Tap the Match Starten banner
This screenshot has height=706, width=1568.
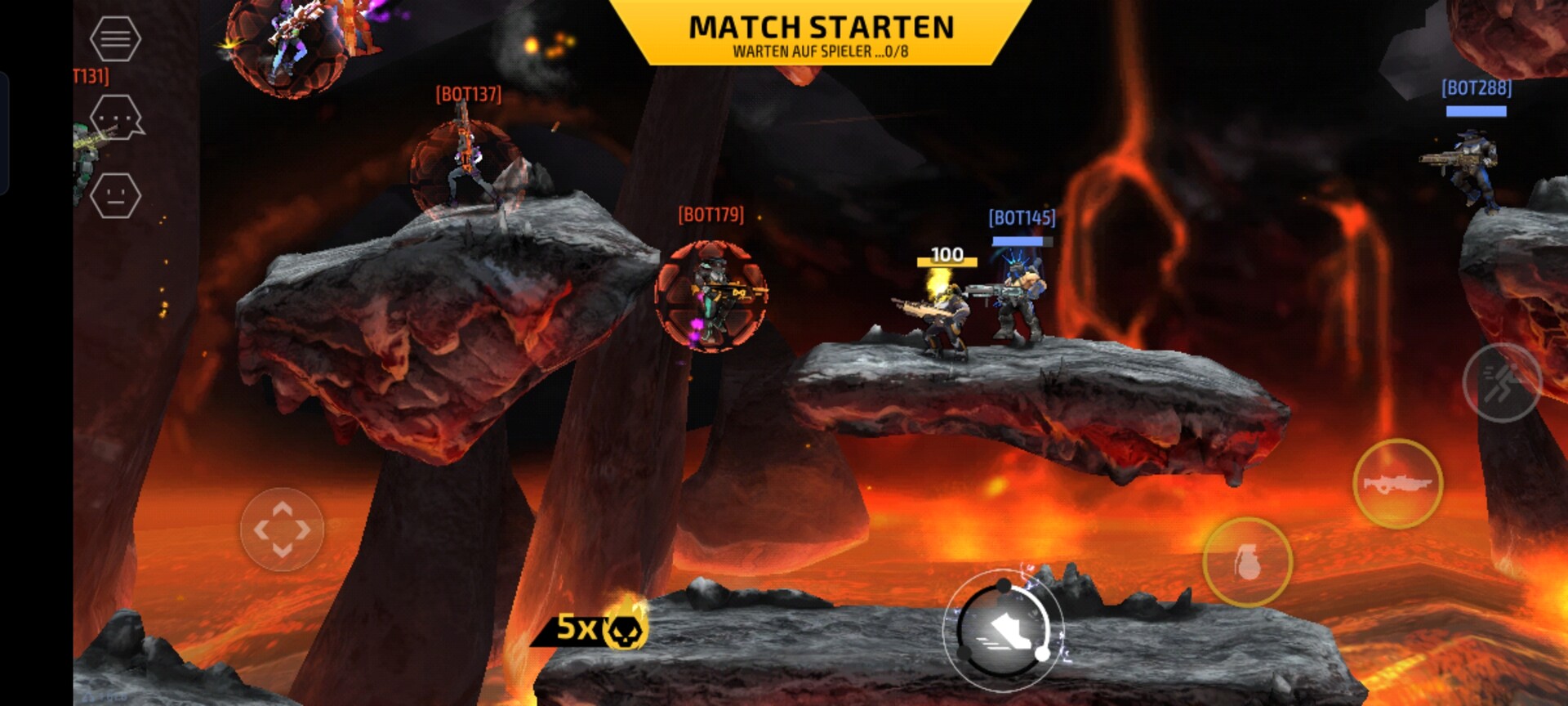821,34
